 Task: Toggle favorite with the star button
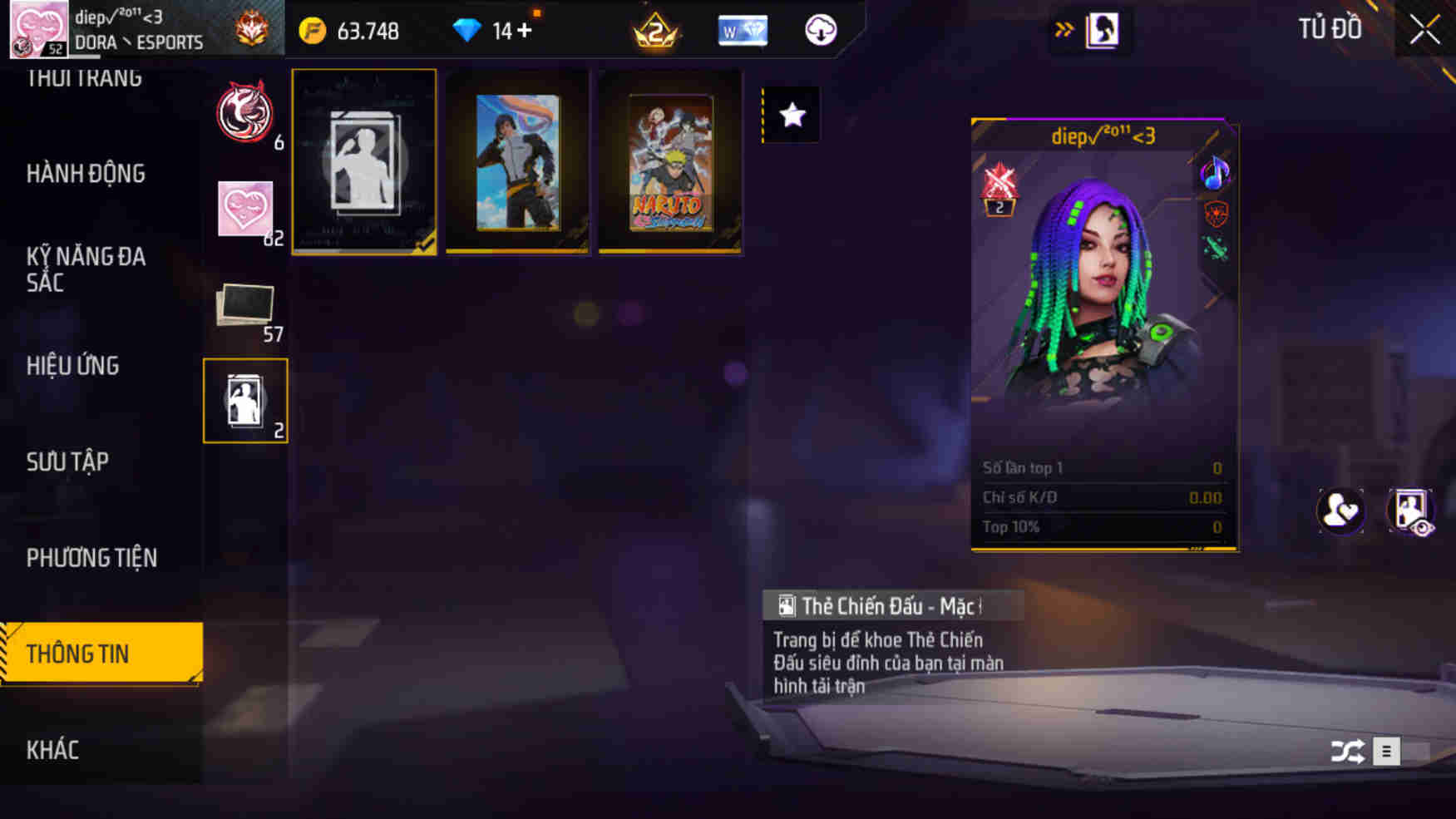791,115
